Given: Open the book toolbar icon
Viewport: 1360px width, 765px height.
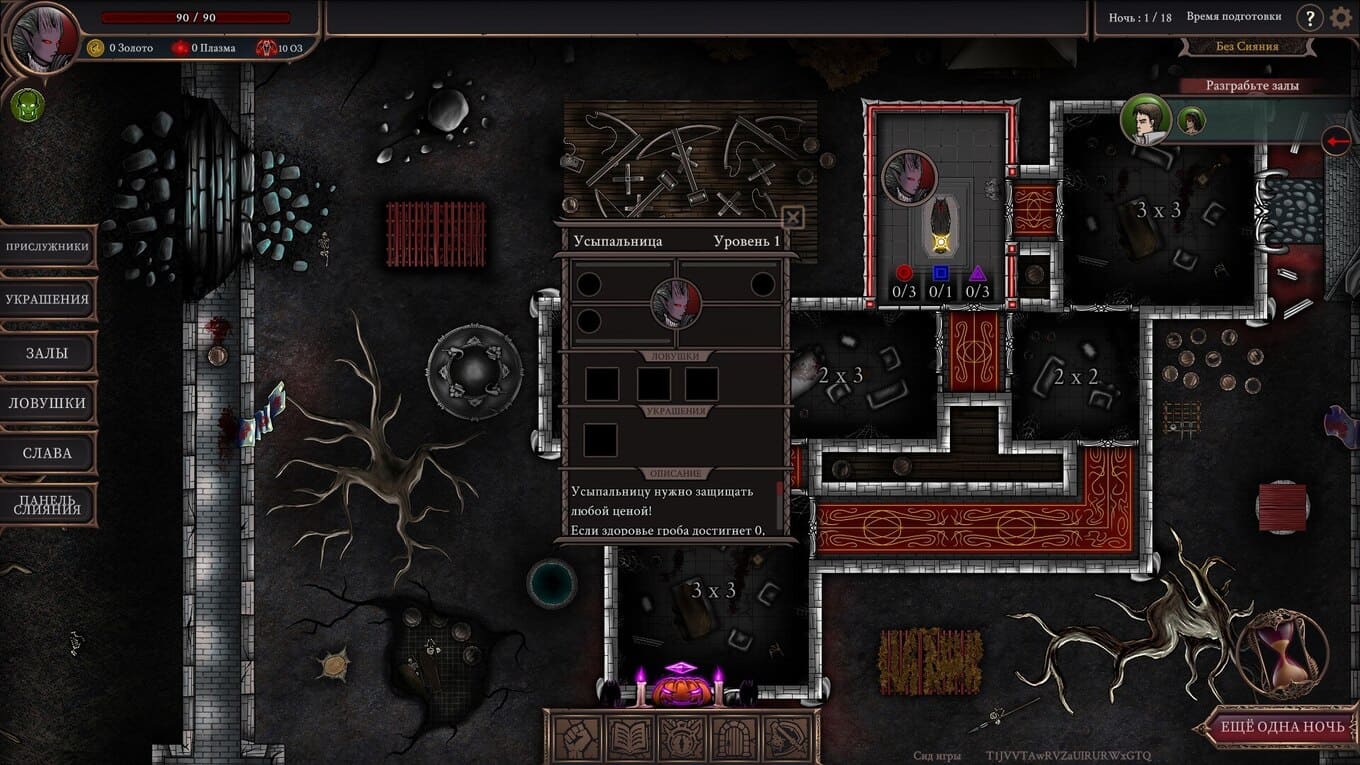Looking at the screenshot, I should coord(630,738).
